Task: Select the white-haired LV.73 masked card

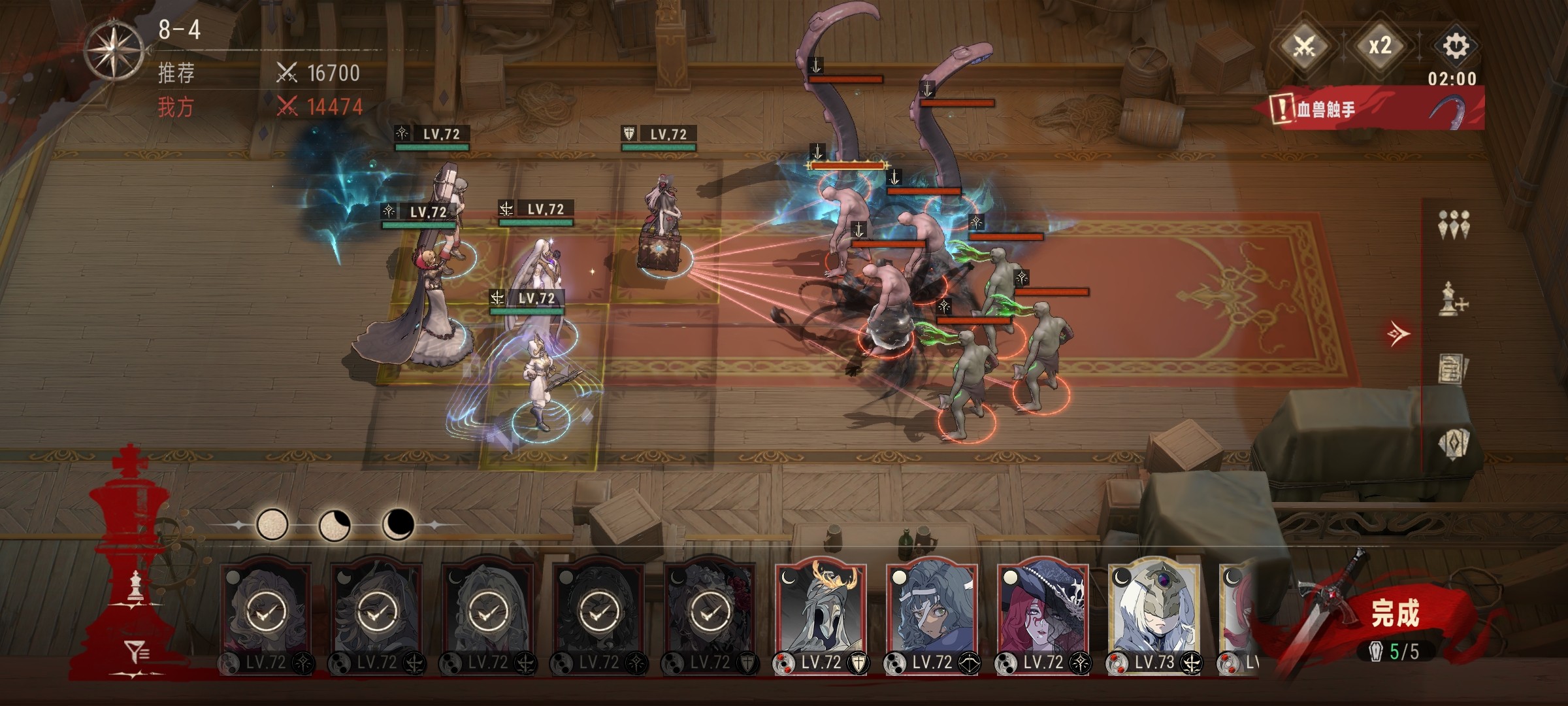Action: 1154,611
